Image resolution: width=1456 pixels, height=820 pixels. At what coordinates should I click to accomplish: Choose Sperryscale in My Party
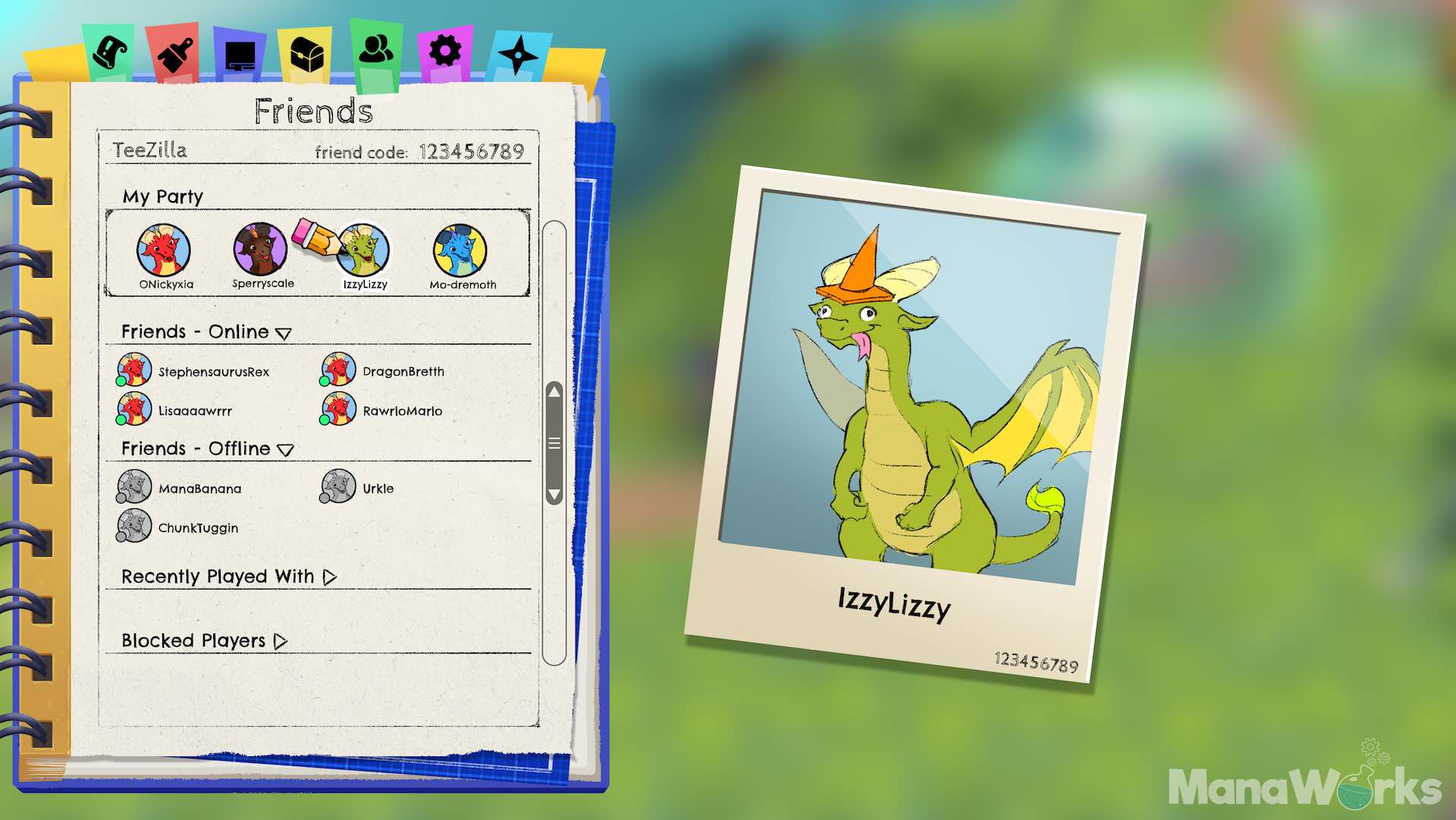pyautogui.click(x=261, y=250)
